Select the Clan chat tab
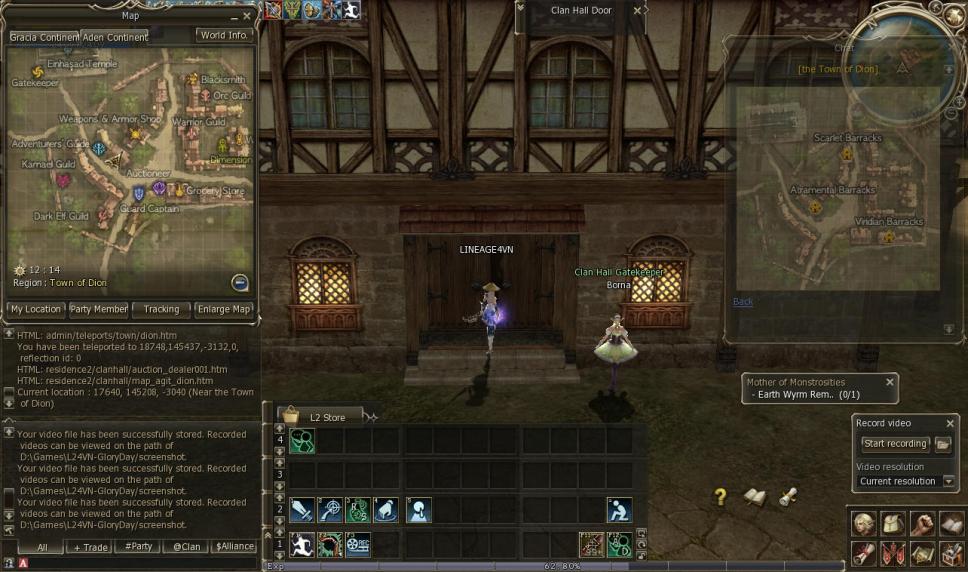 (x=185, y=547)
